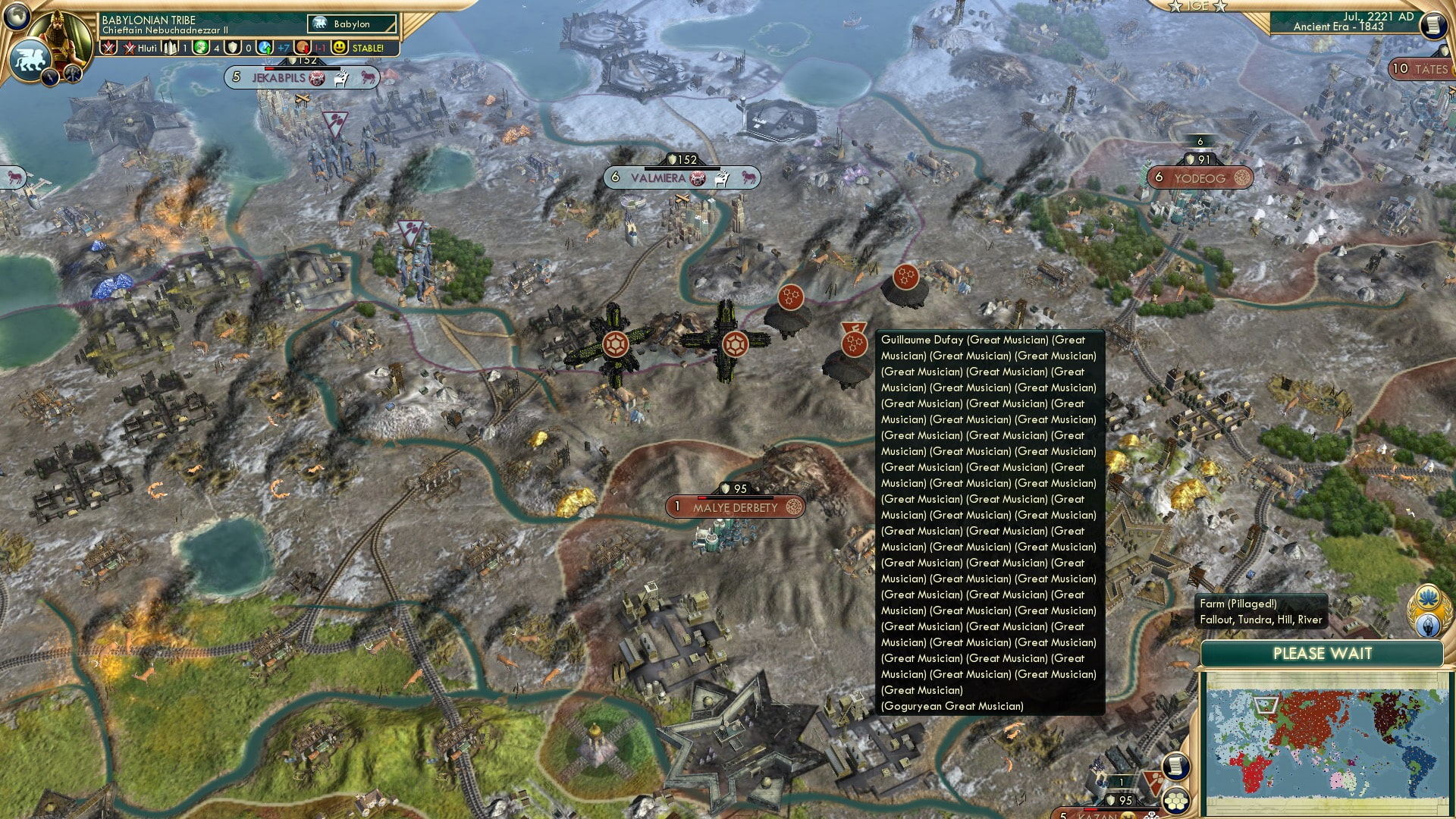Click the Hluti war status icon

tap(141, 48)
